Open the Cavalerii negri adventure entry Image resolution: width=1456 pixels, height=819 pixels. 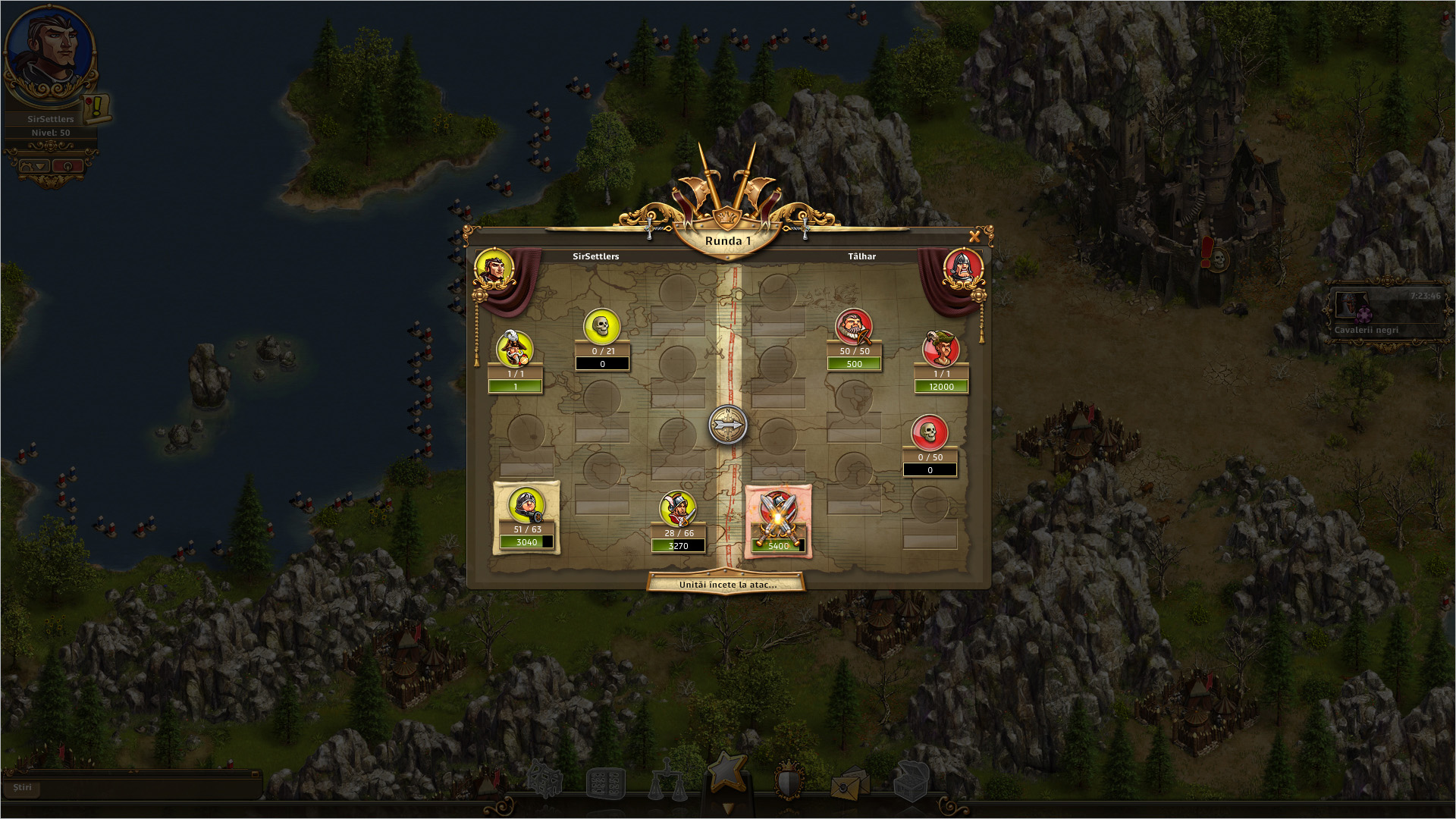pyautogui.click(x=1384, y=313)
